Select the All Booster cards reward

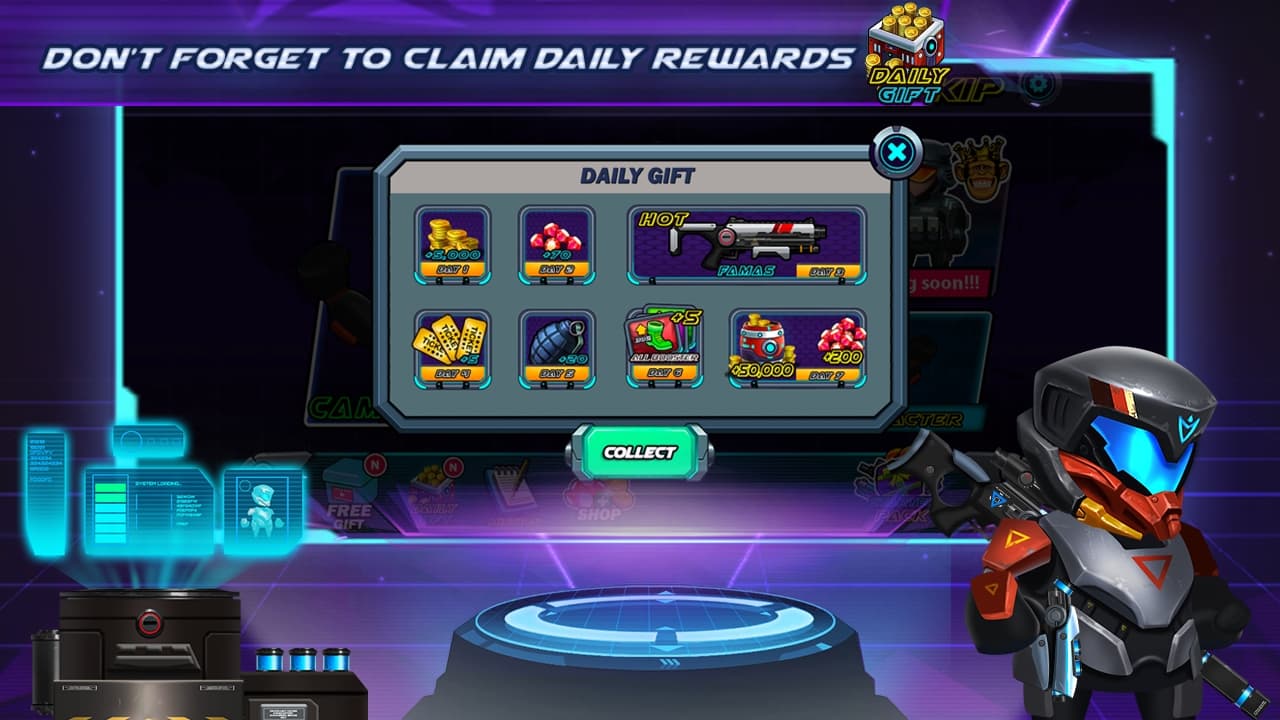(x=664, y=347)
